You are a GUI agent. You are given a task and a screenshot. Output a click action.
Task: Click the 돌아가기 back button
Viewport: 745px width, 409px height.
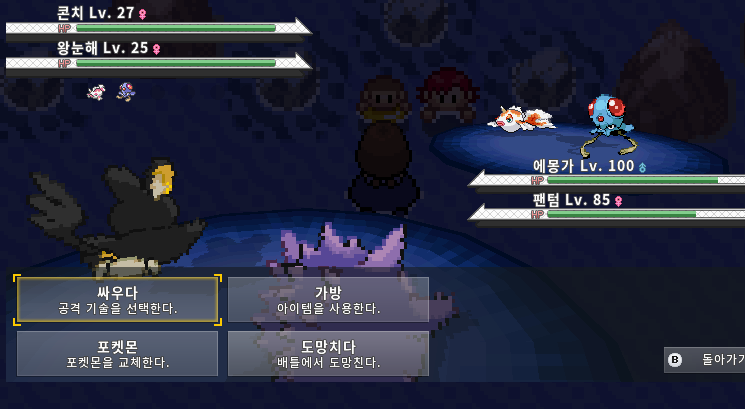[705, 359]
